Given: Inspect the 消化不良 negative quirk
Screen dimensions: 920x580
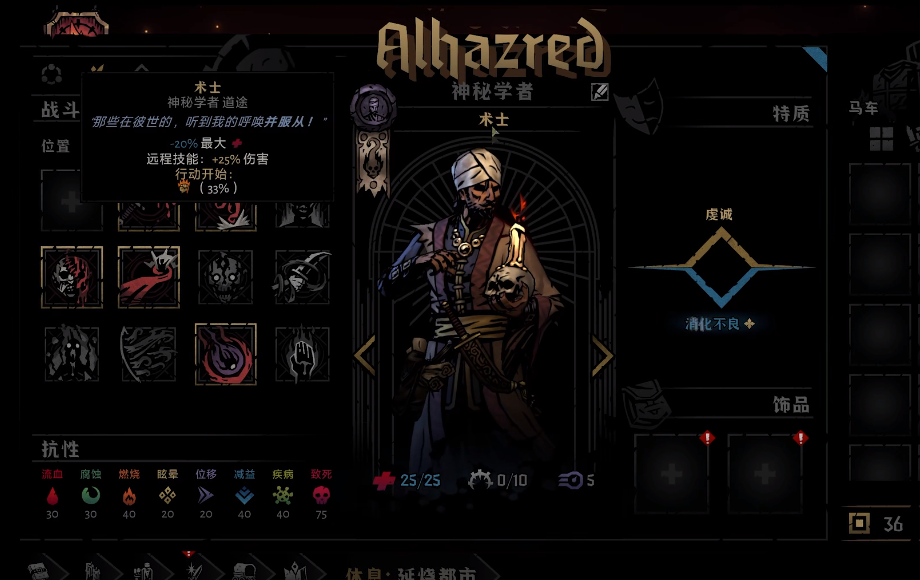Looking at the screenshot, I should [719, 323].
